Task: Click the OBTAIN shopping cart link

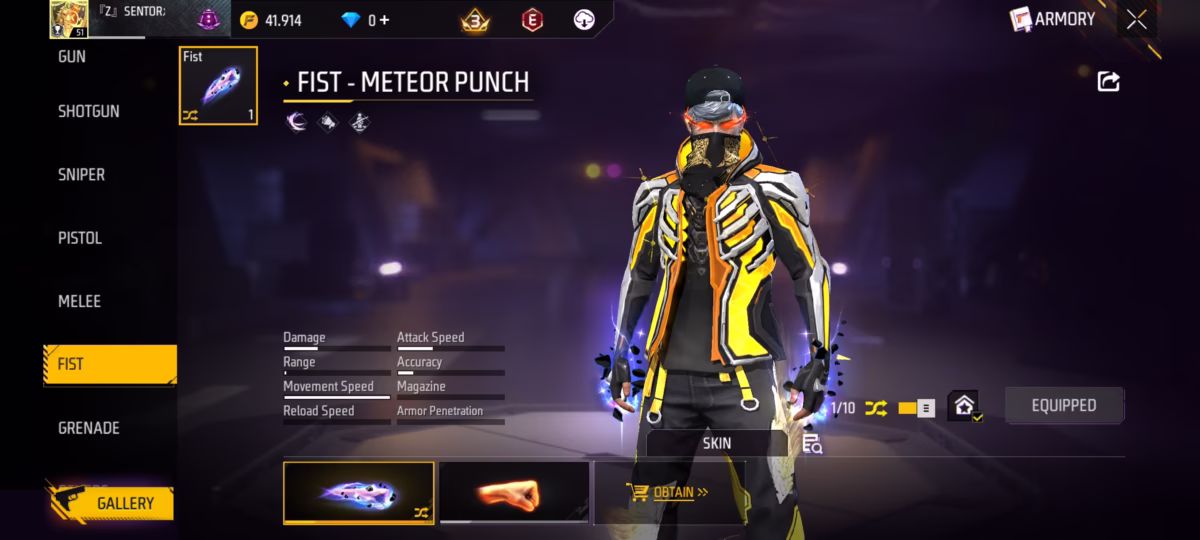Action: pos(668,492)
